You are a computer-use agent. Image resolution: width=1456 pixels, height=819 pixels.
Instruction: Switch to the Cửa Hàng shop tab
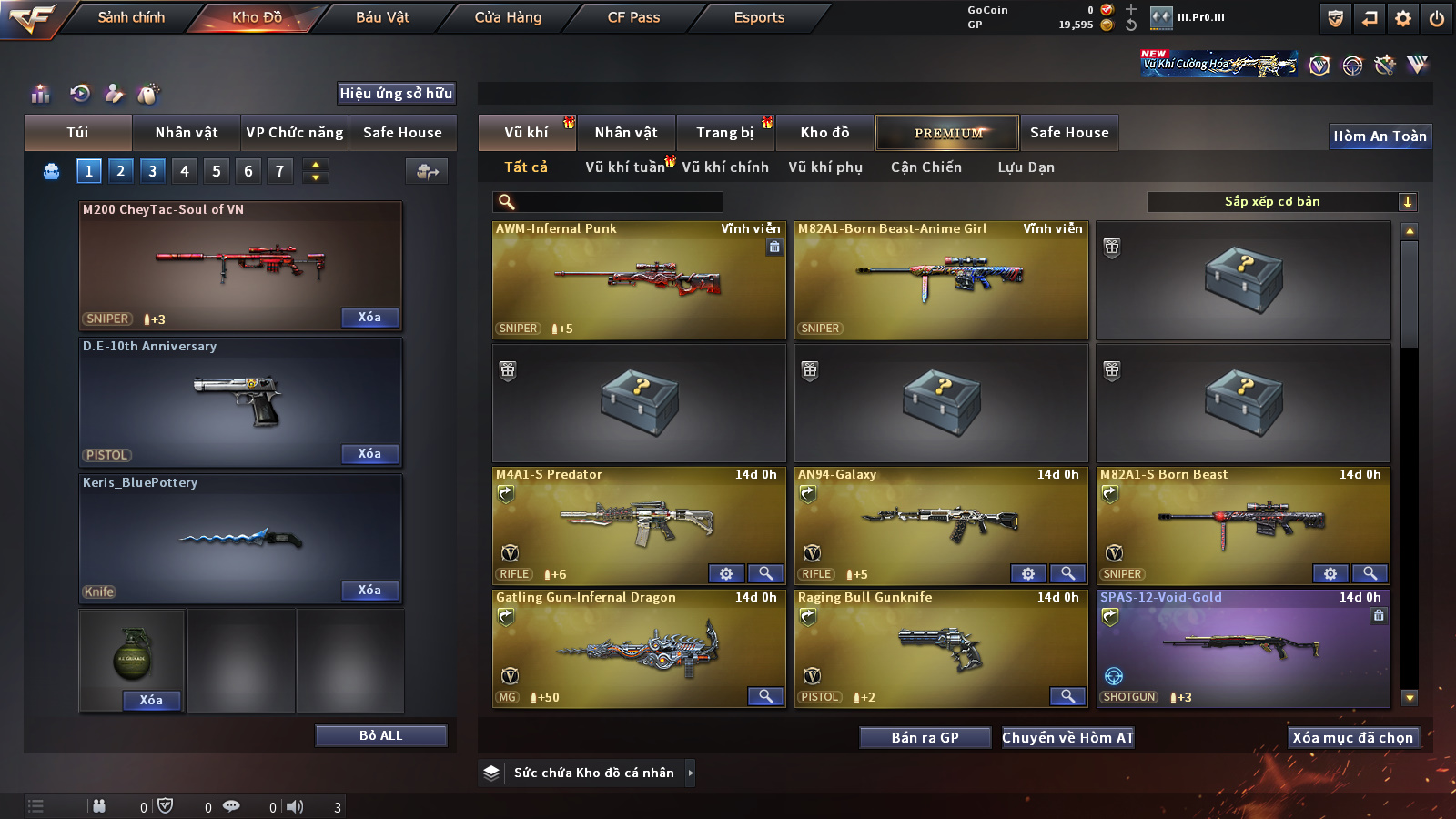(508, 17)
